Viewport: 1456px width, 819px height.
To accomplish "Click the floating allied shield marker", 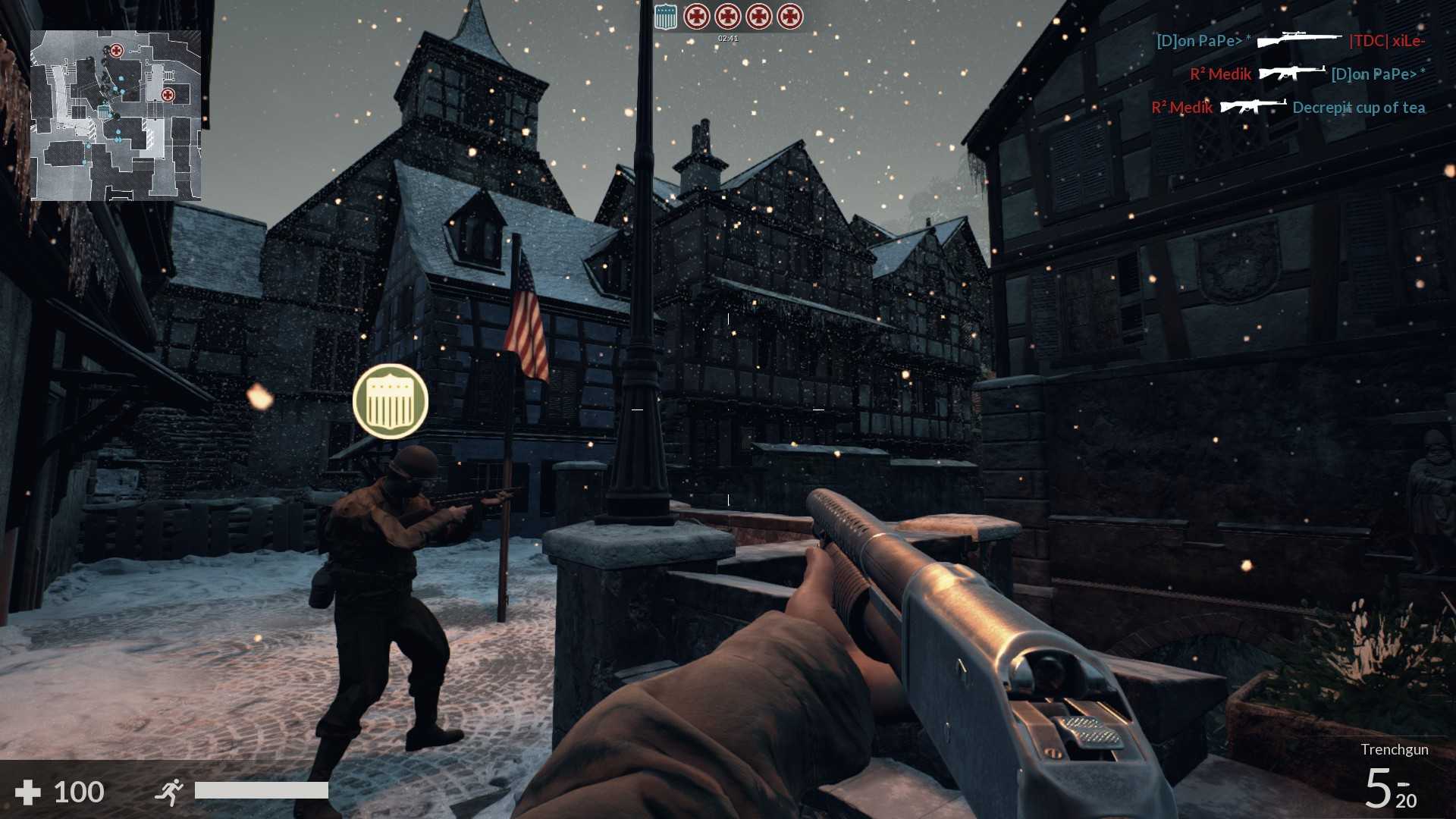I will [391, 401].
